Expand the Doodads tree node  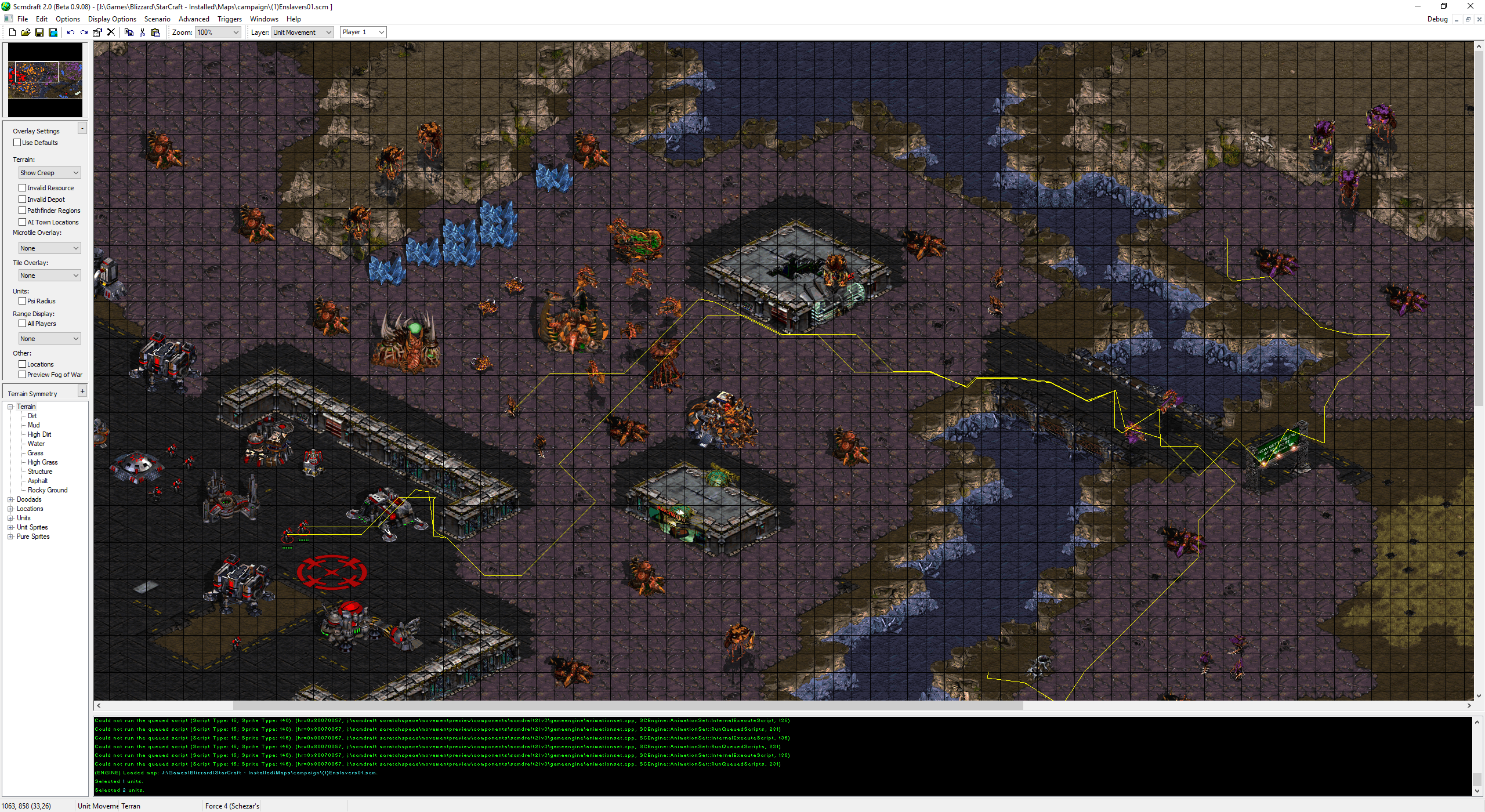pos(10,499)
